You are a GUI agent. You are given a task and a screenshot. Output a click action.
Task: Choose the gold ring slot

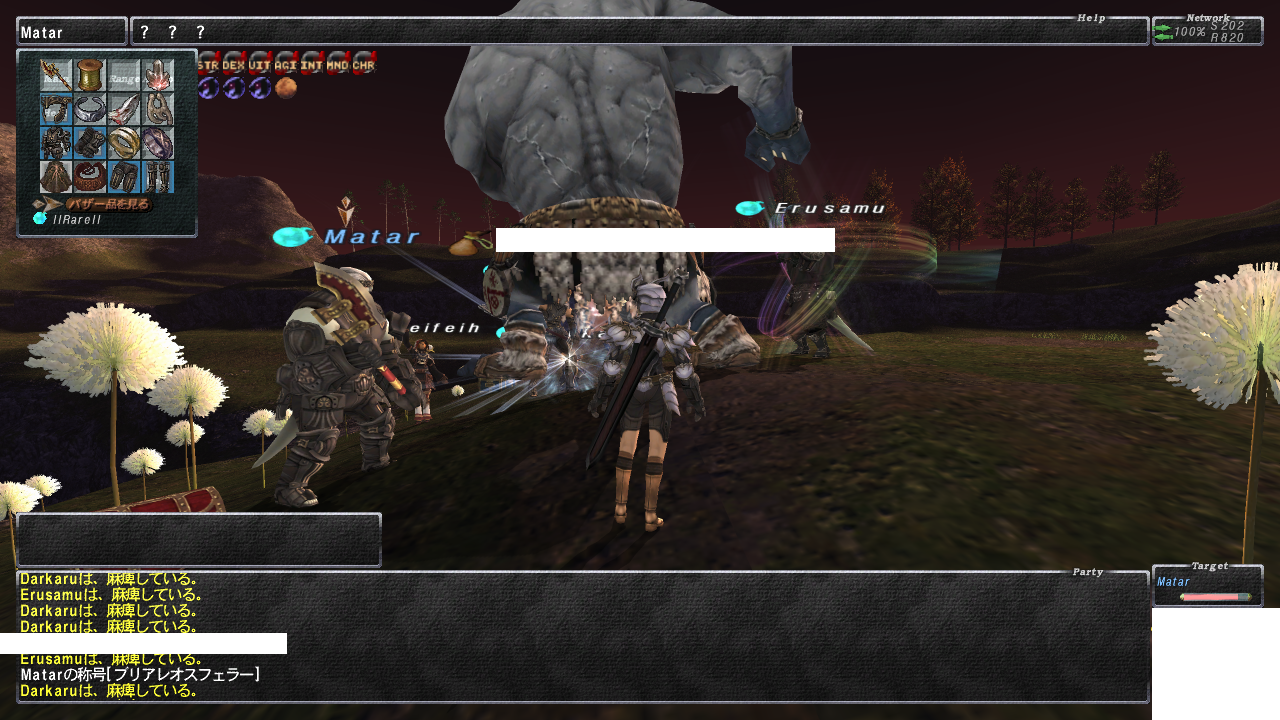[x=124, y=143]
